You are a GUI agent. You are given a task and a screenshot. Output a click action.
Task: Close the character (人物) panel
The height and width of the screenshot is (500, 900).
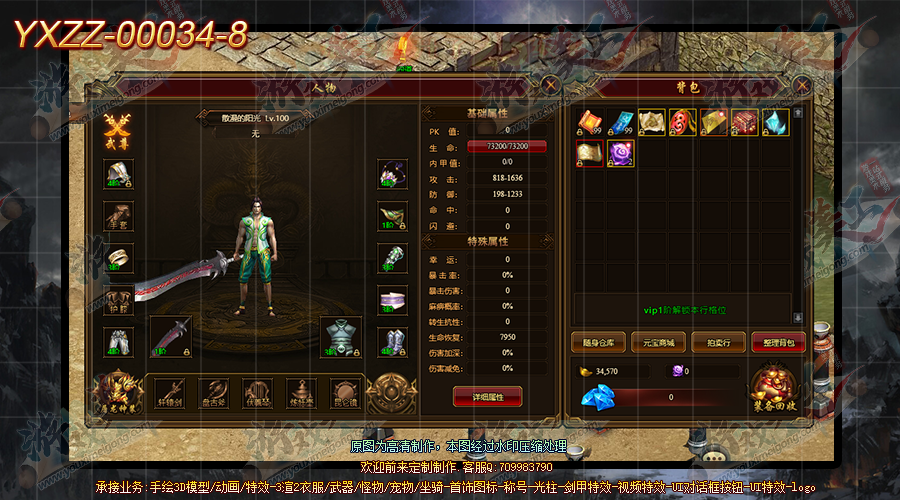[551, 86]
